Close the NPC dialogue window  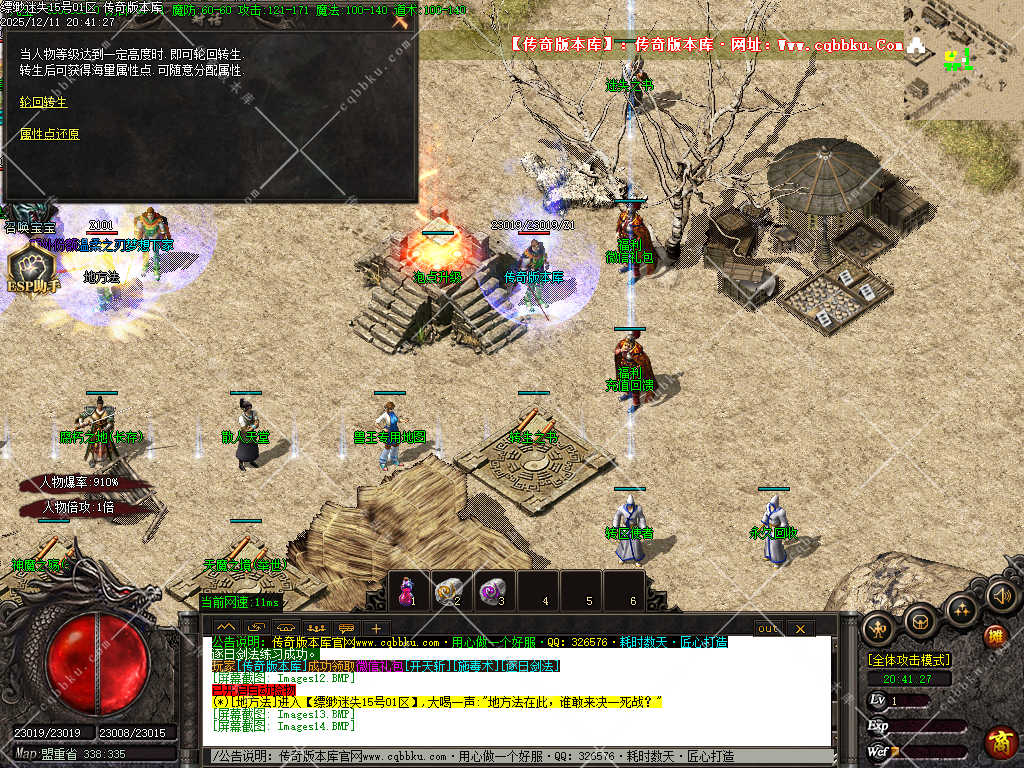pyautogui.click(x=402, y=19)
